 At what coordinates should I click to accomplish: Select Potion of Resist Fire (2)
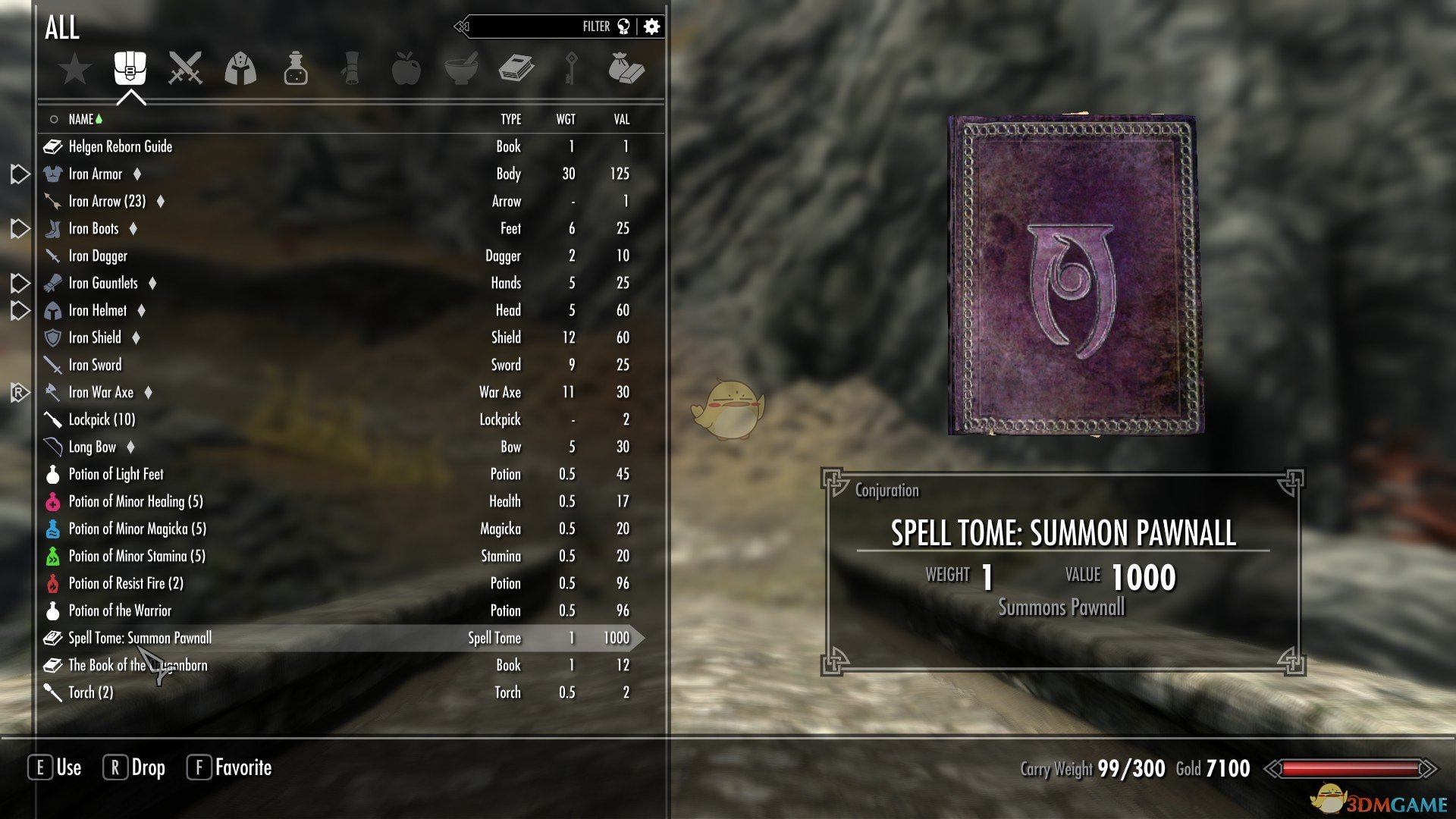tap(126, 583)
